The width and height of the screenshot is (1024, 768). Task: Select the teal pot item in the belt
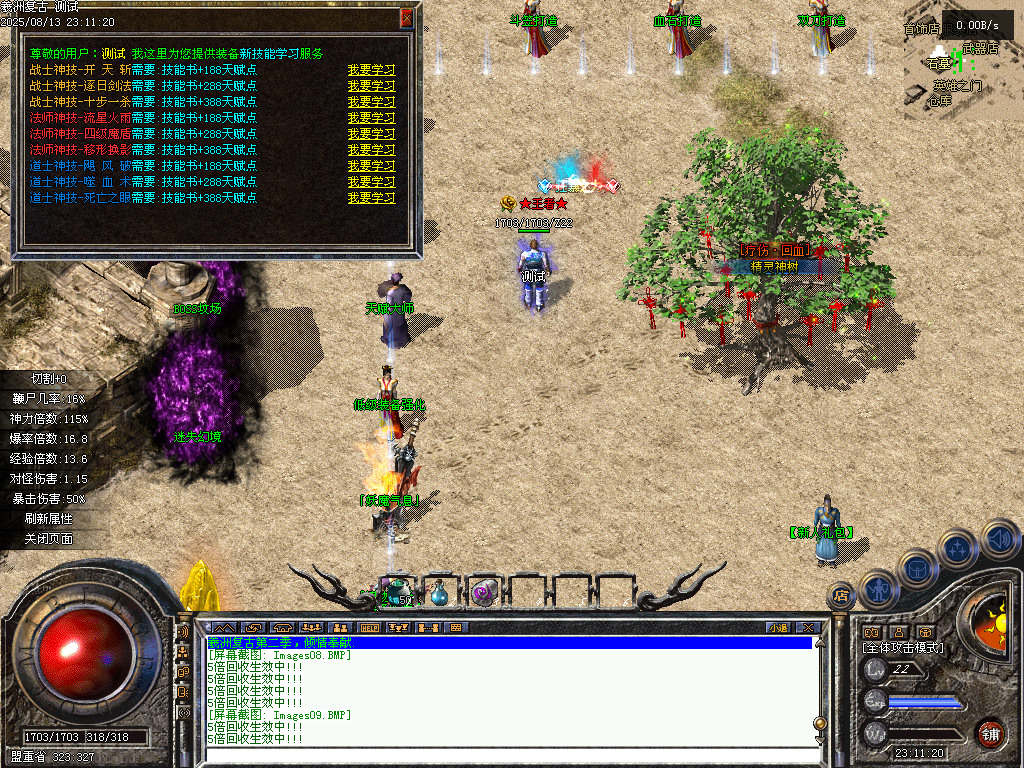(396, 591)
